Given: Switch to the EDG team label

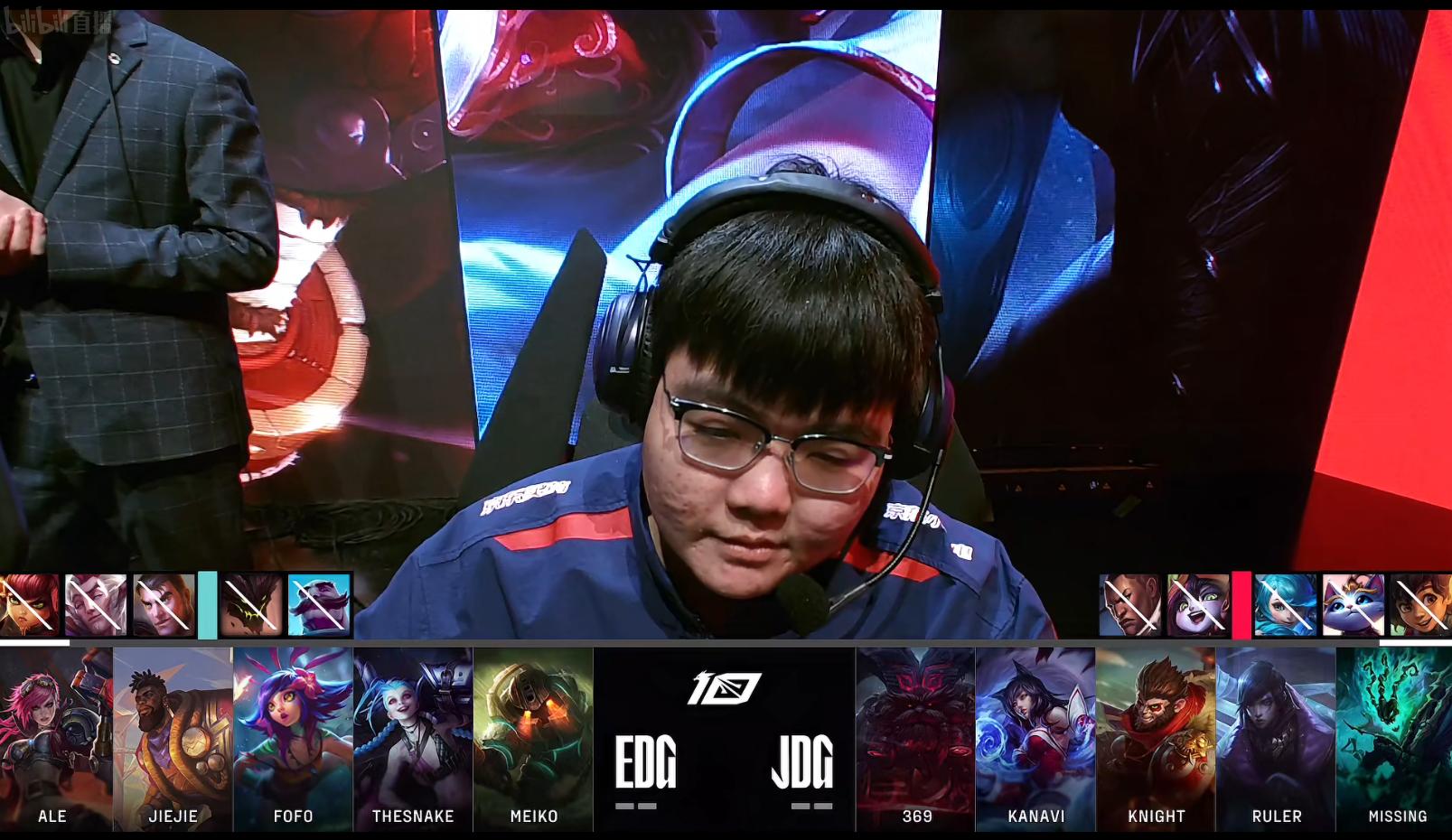Looking at the screenshot, I should click(x=644, y=761).
